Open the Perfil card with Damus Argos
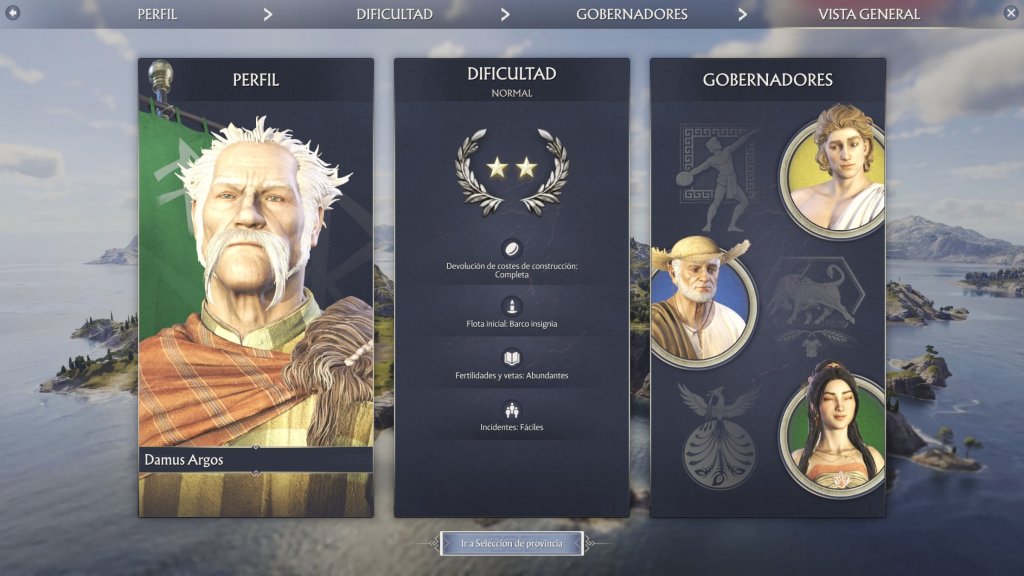This screenshot has width=1024, height=576. click(256, 280)
